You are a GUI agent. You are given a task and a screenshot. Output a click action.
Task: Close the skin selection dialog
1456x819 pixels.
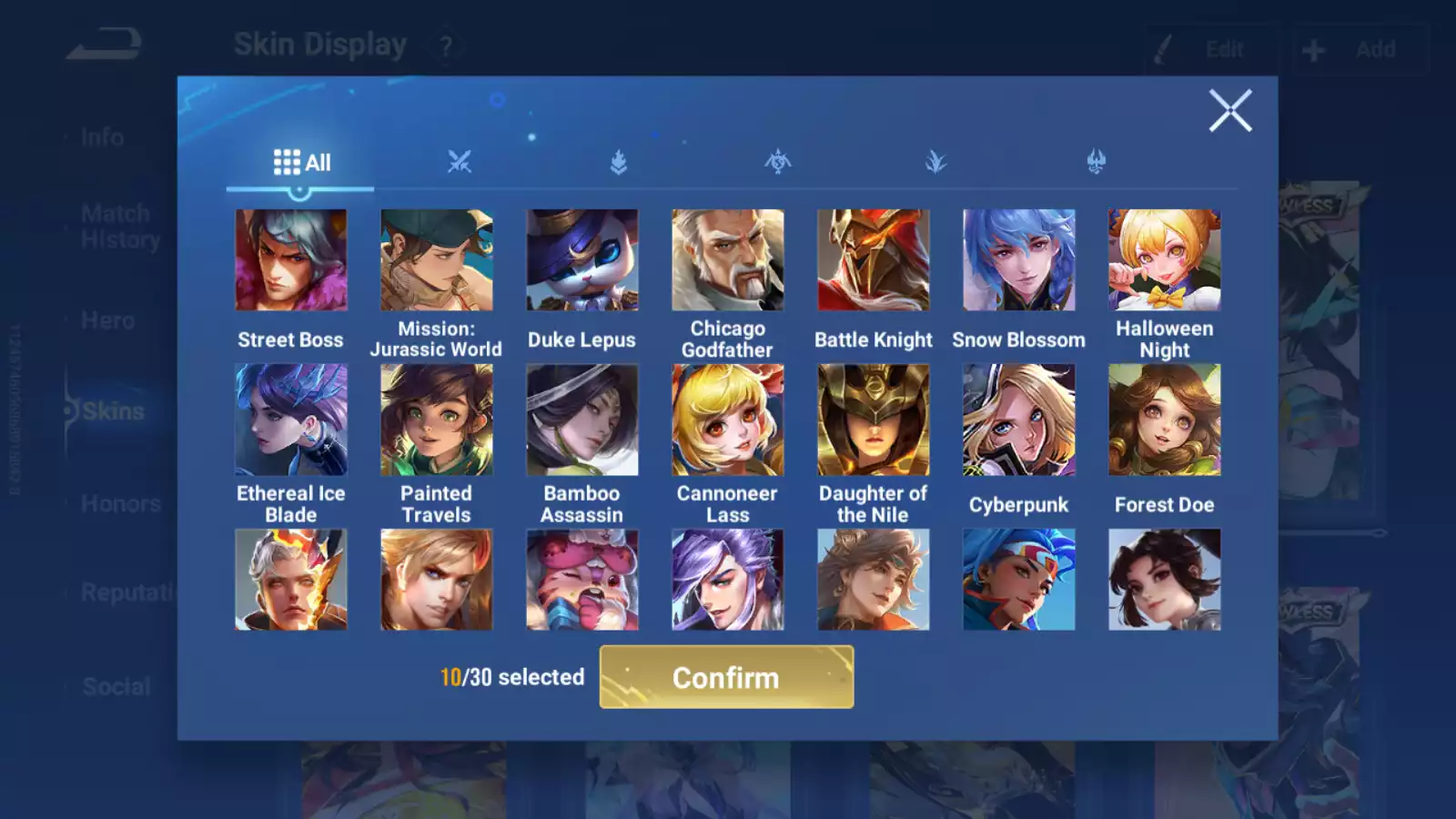tap(1229, 111)
